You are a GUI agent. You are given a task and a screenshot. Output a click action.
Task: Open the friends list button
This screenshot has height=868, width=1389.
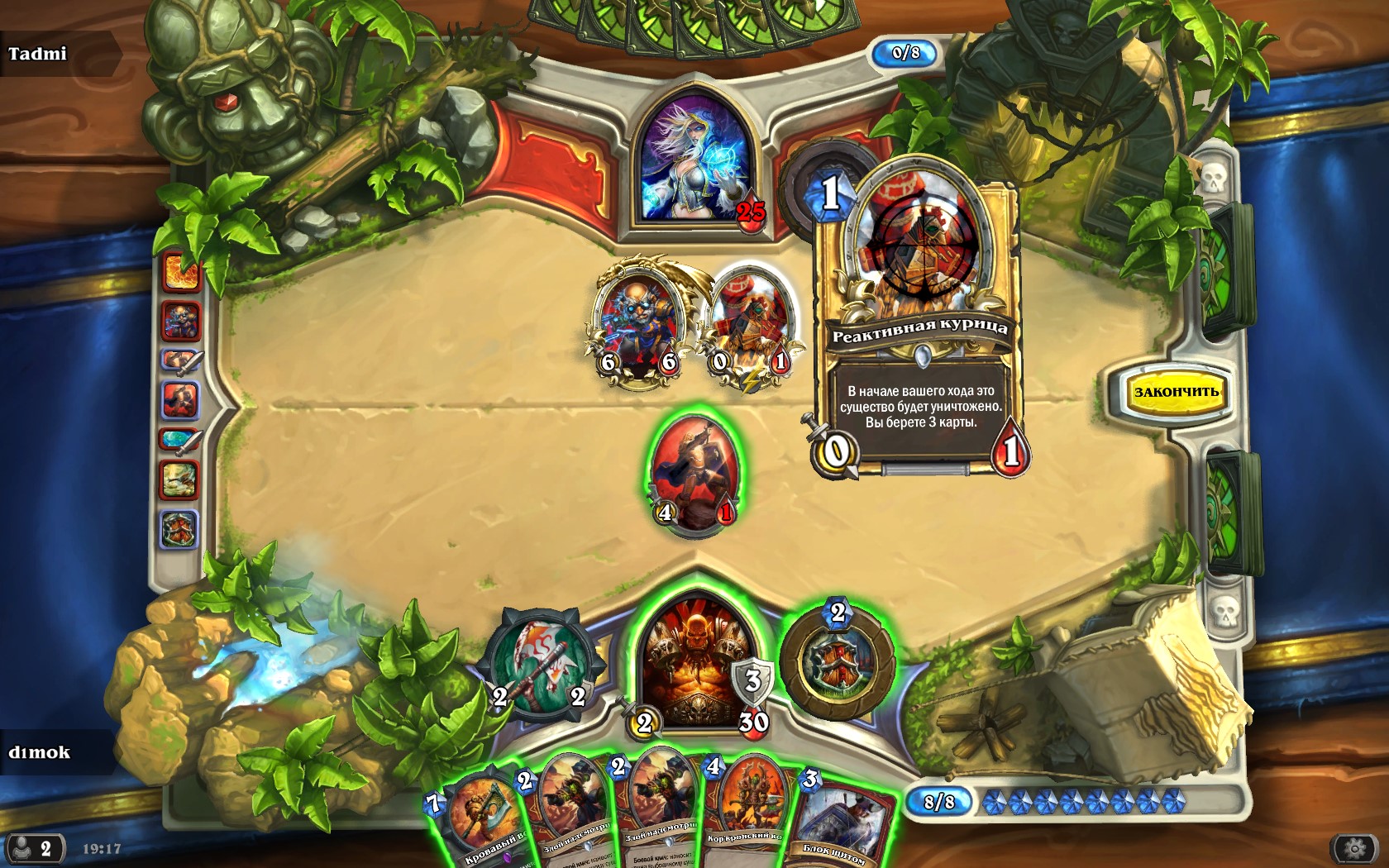[33, 848]
